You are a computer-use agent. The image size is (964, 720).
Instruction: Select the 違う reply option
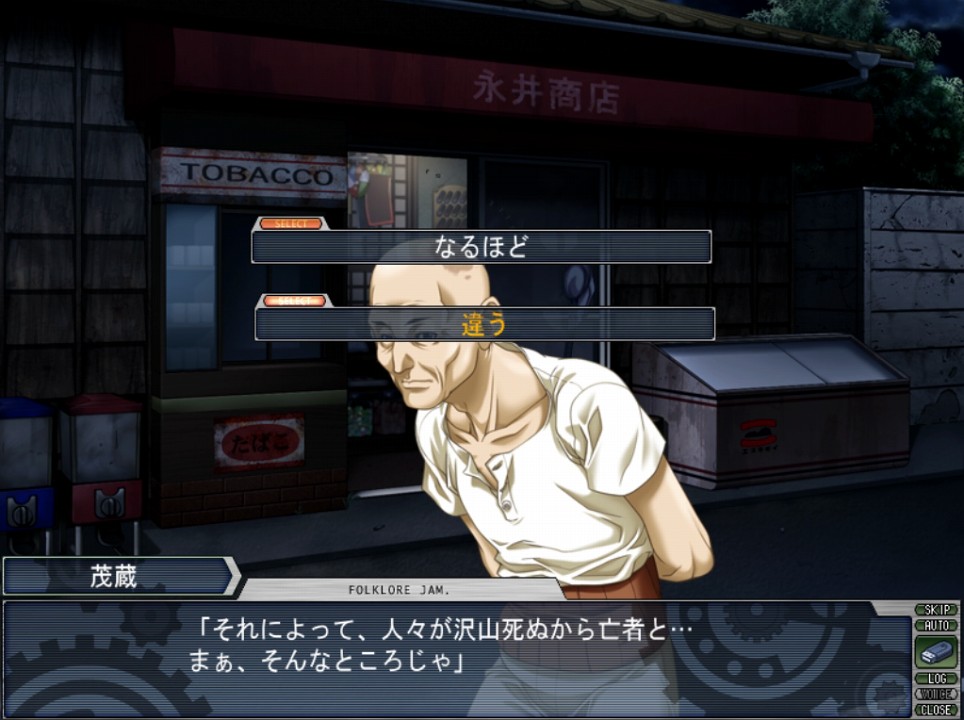pyautogui.click(x=485, y=324)
